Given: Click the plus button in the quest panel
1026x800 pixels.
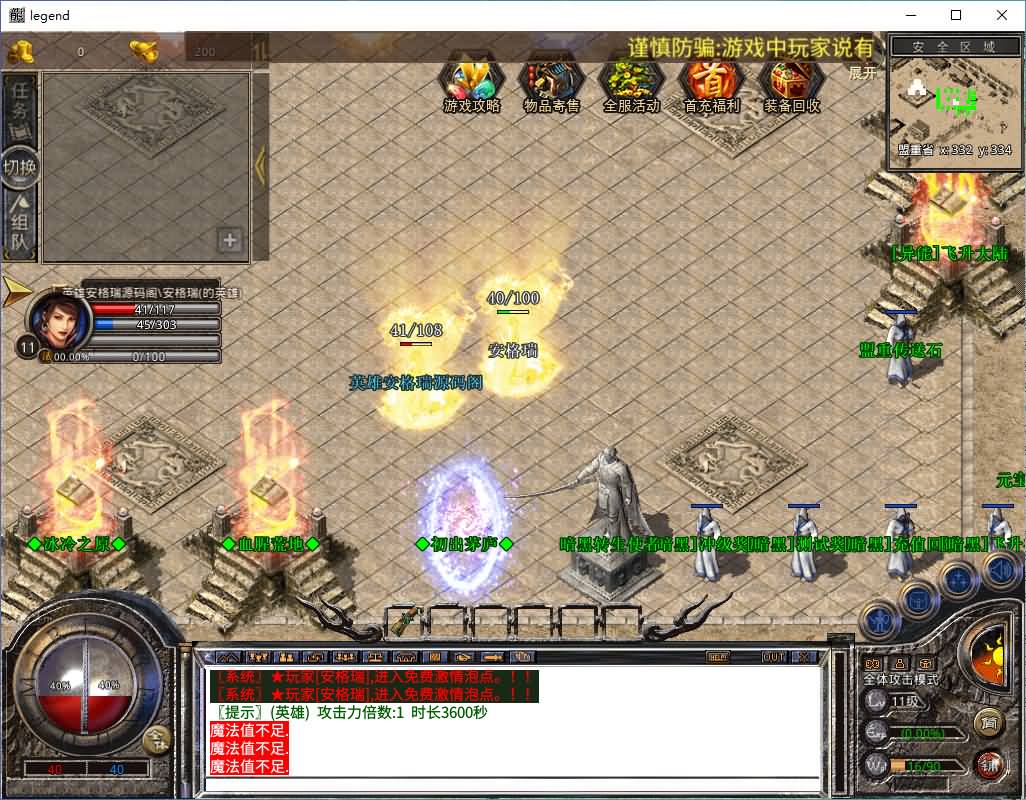Looking at the screenshot, I should (x=230, y=240).
